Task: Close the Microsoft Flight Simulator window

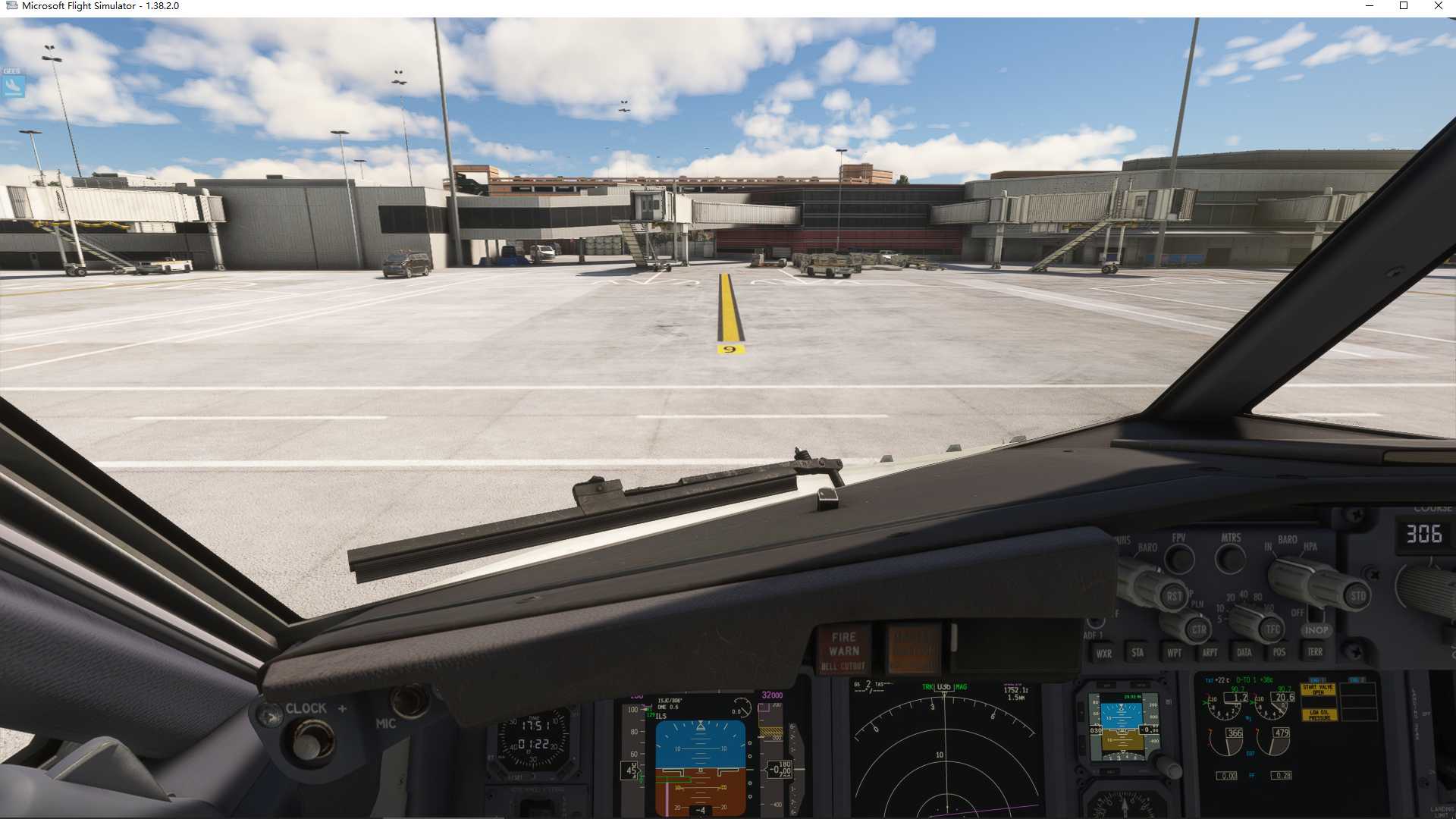Action: coord(1438,6)
